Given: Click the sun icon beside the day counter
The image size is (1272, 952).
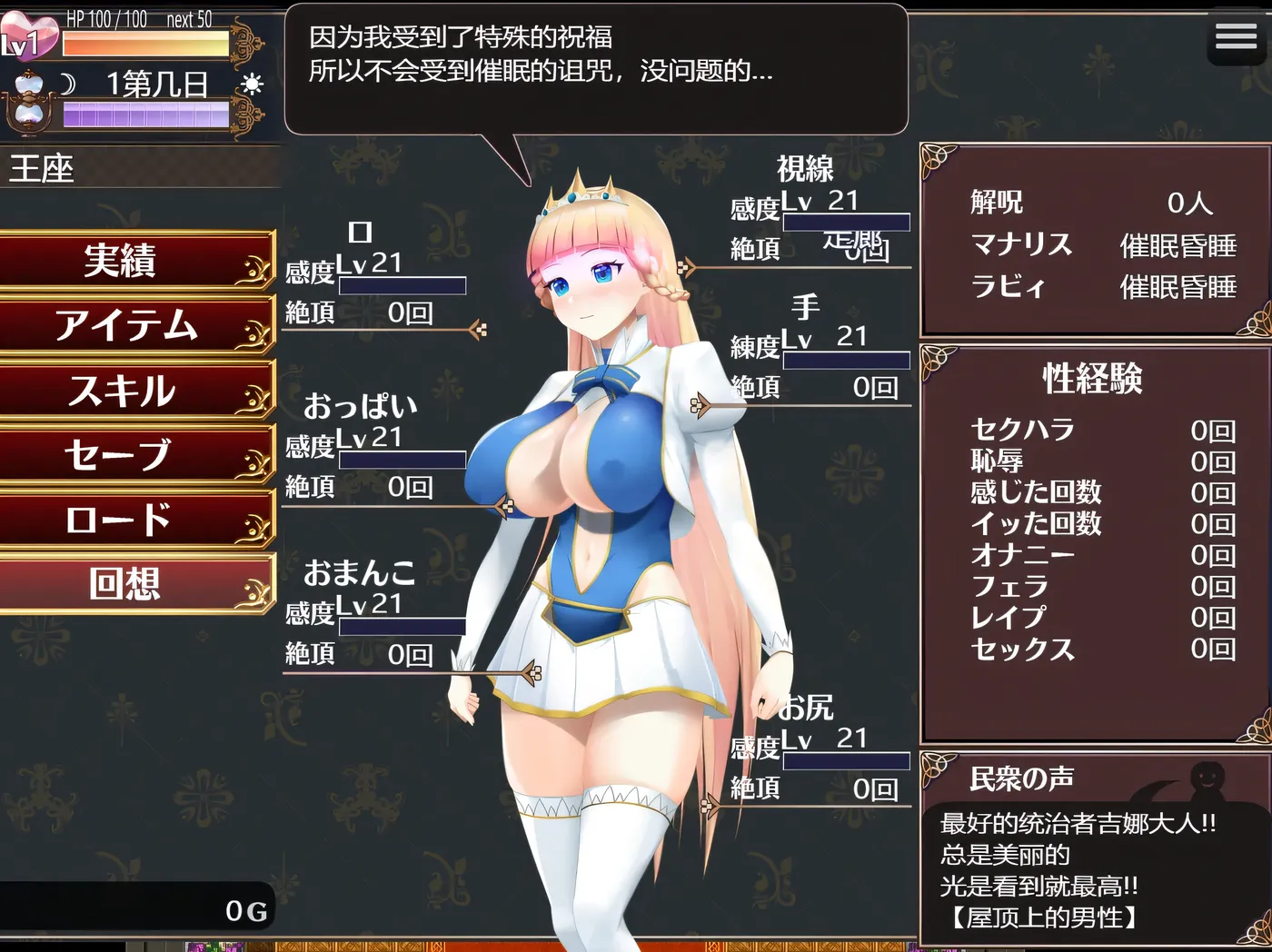Looking at the screenshot, I should click(x=253, y=84).
